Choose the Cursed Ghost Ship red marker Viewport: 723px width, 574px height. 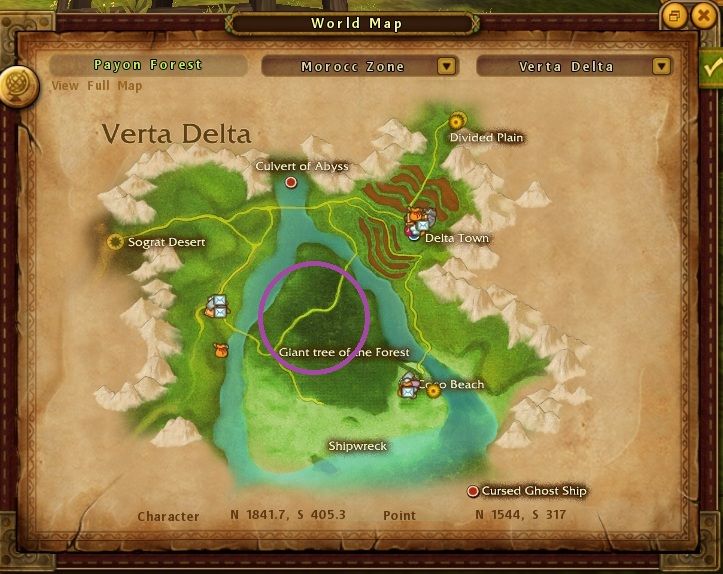[x=473, y=491]
